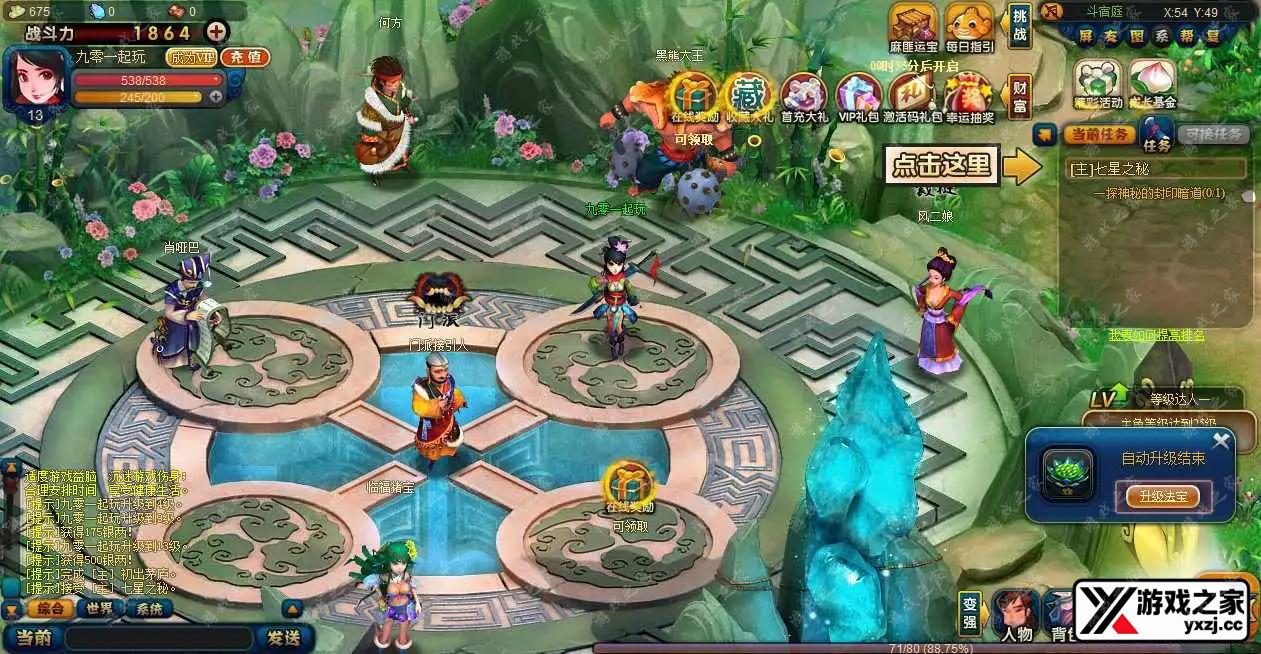Screen dimensions: 1261x654
Task: Toggle the 财富 wealth side tab
Action: click(1019, 96)
